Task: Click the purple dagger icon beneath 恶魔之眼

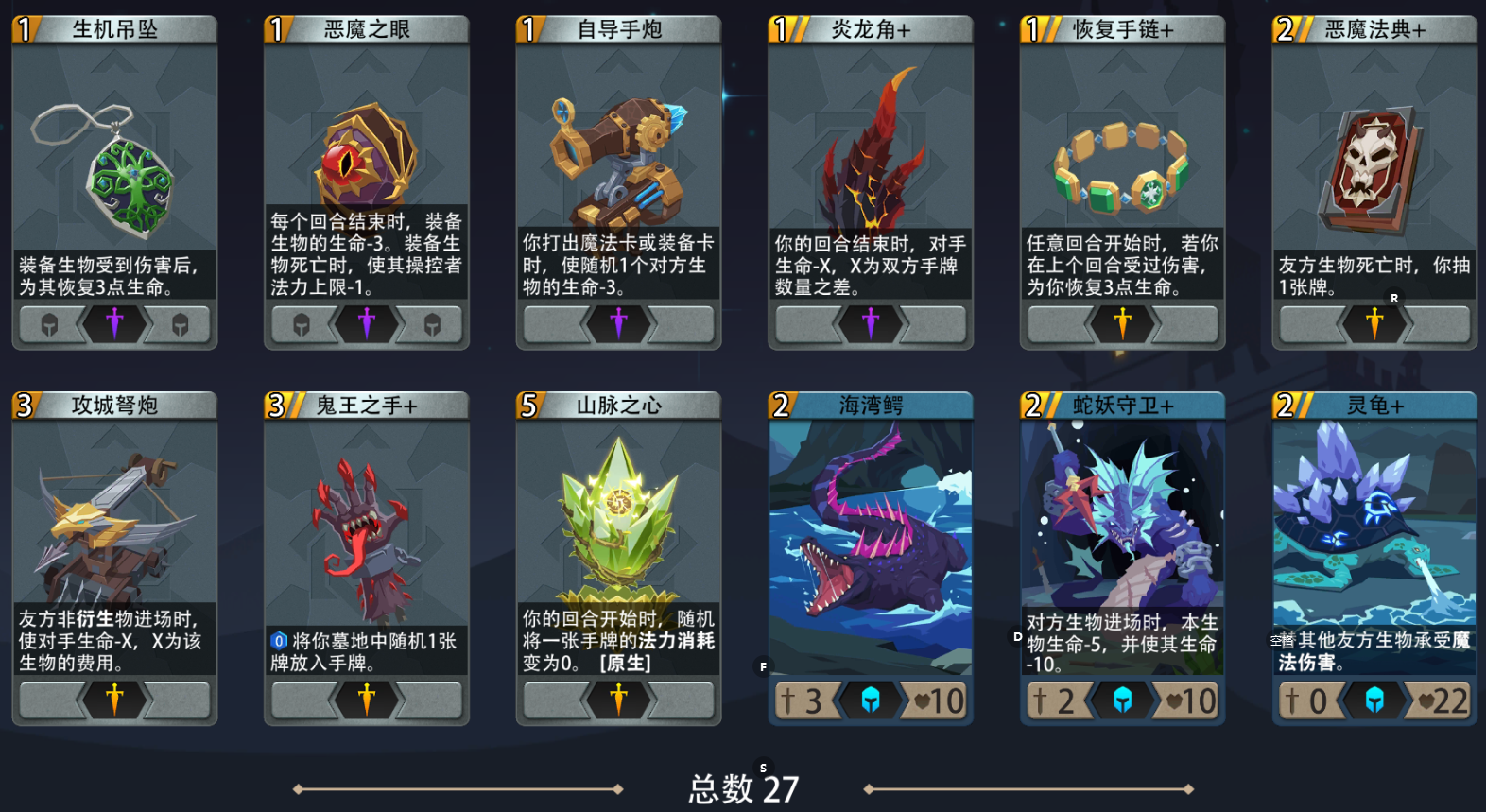Action: 367,324
